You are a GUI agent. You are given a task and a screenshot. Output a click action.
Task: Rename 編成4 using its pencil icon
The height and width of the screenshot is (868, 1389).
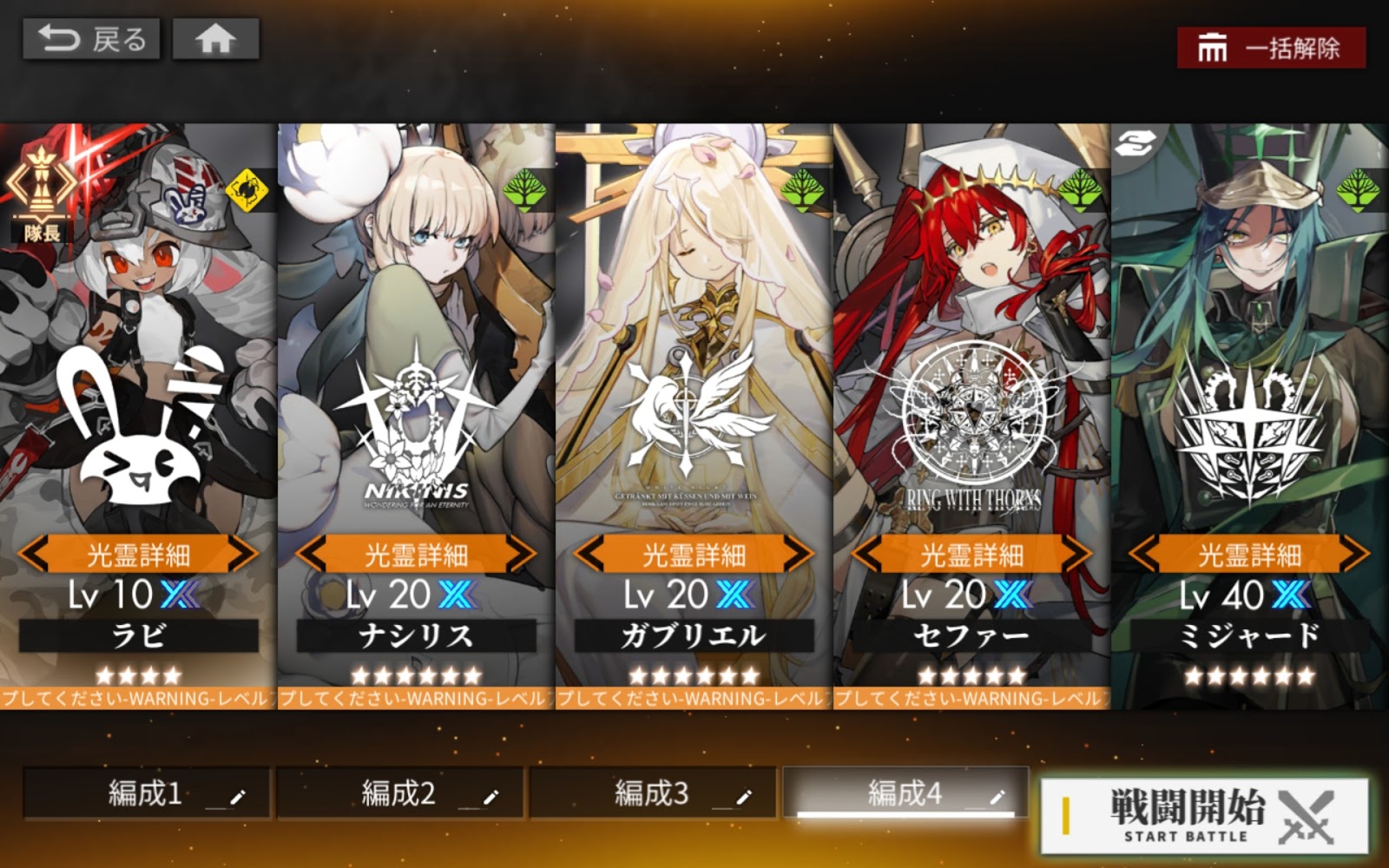(x=997, y=796)
